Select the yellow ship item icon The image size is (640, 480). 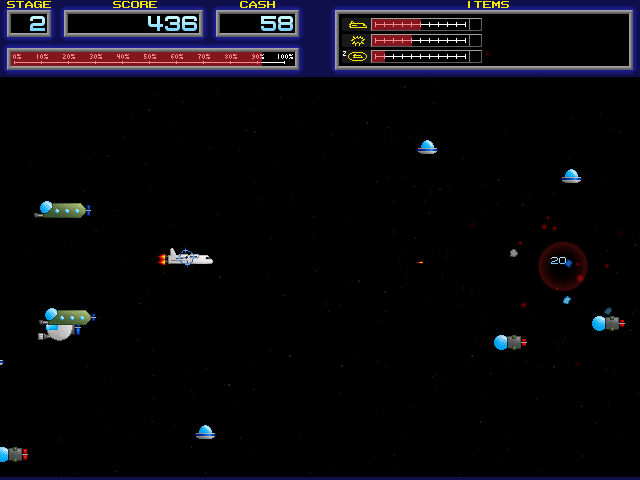coord(356,24)
